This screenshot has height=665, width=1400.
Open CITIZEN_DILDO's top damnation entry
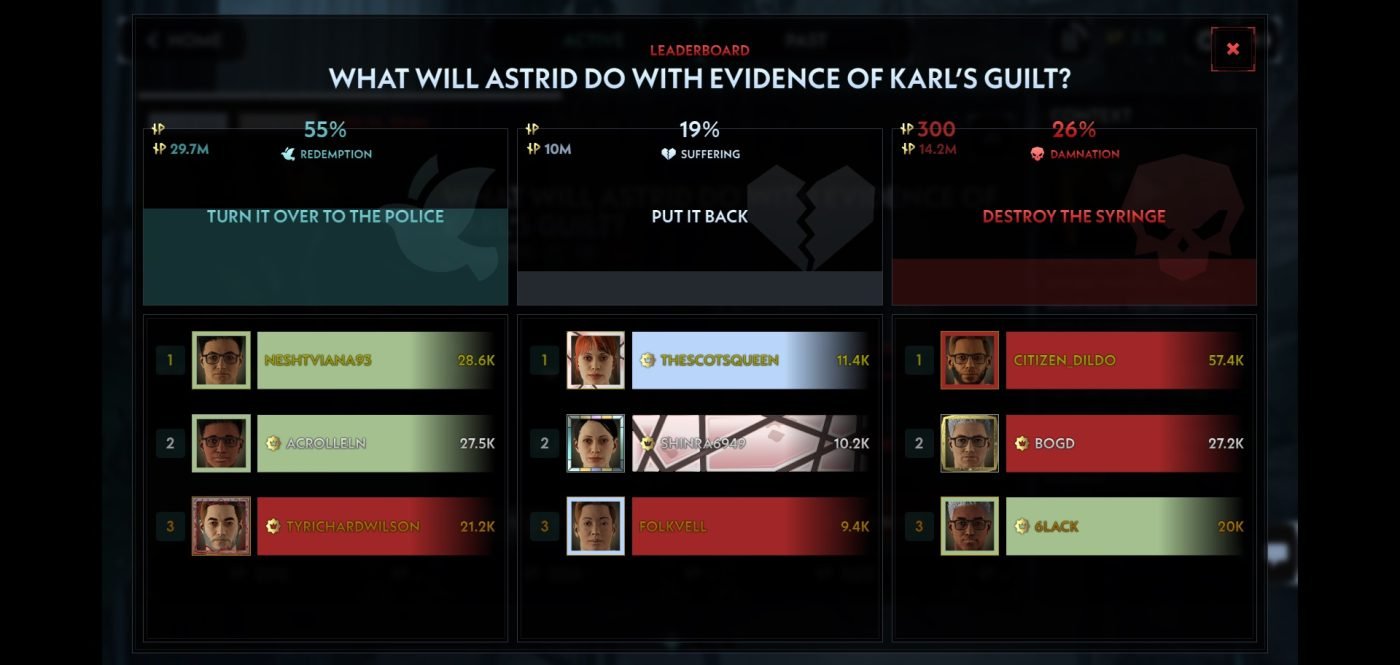(x=1124, y=360)
